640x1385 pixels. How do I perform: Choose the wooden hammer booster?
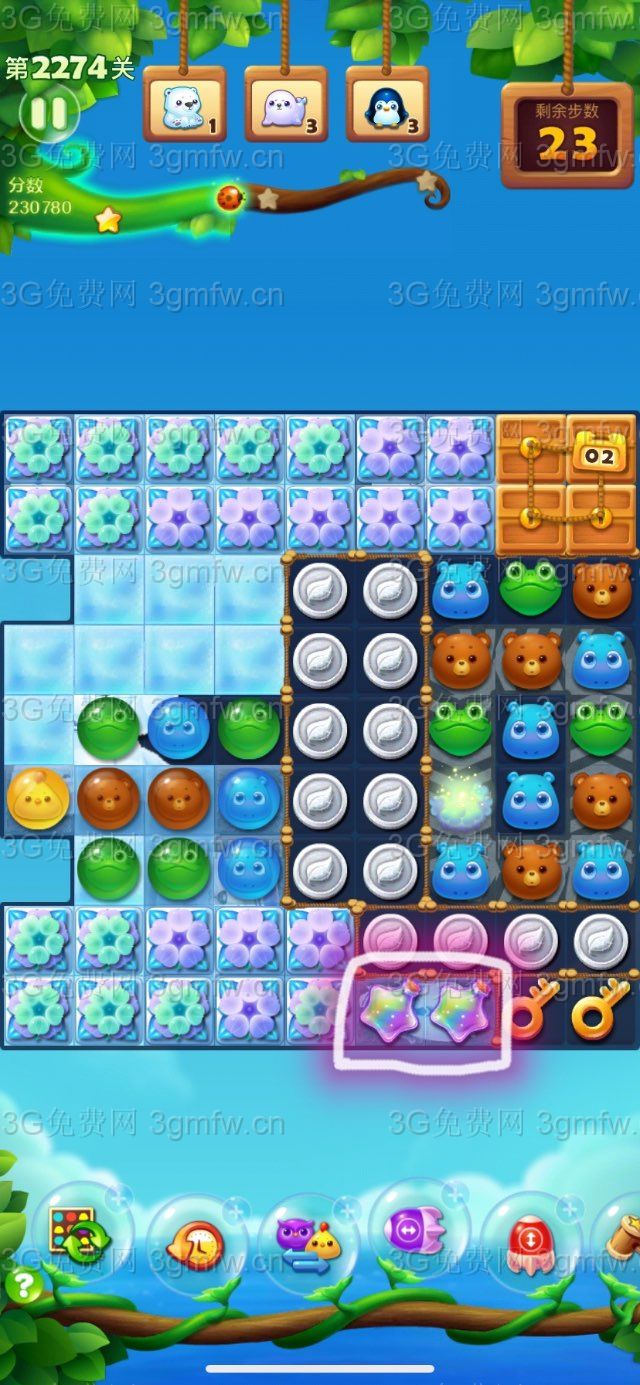click(x=622, y=1240)
